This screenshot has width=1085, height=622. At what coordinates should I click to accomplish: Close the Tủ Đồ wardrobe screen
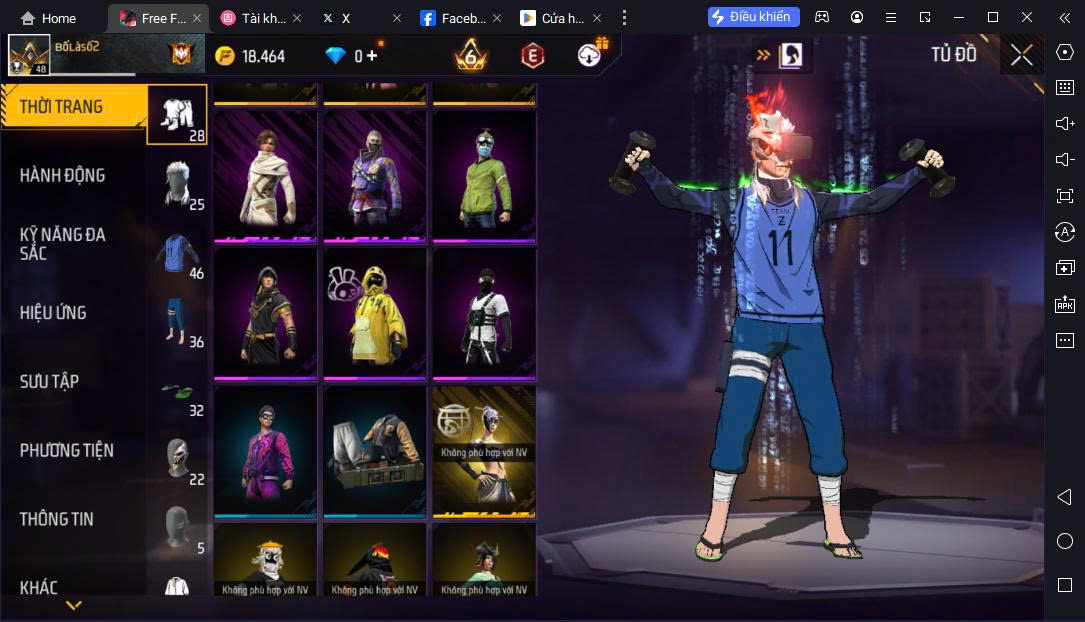click(x=1021, y=55)
